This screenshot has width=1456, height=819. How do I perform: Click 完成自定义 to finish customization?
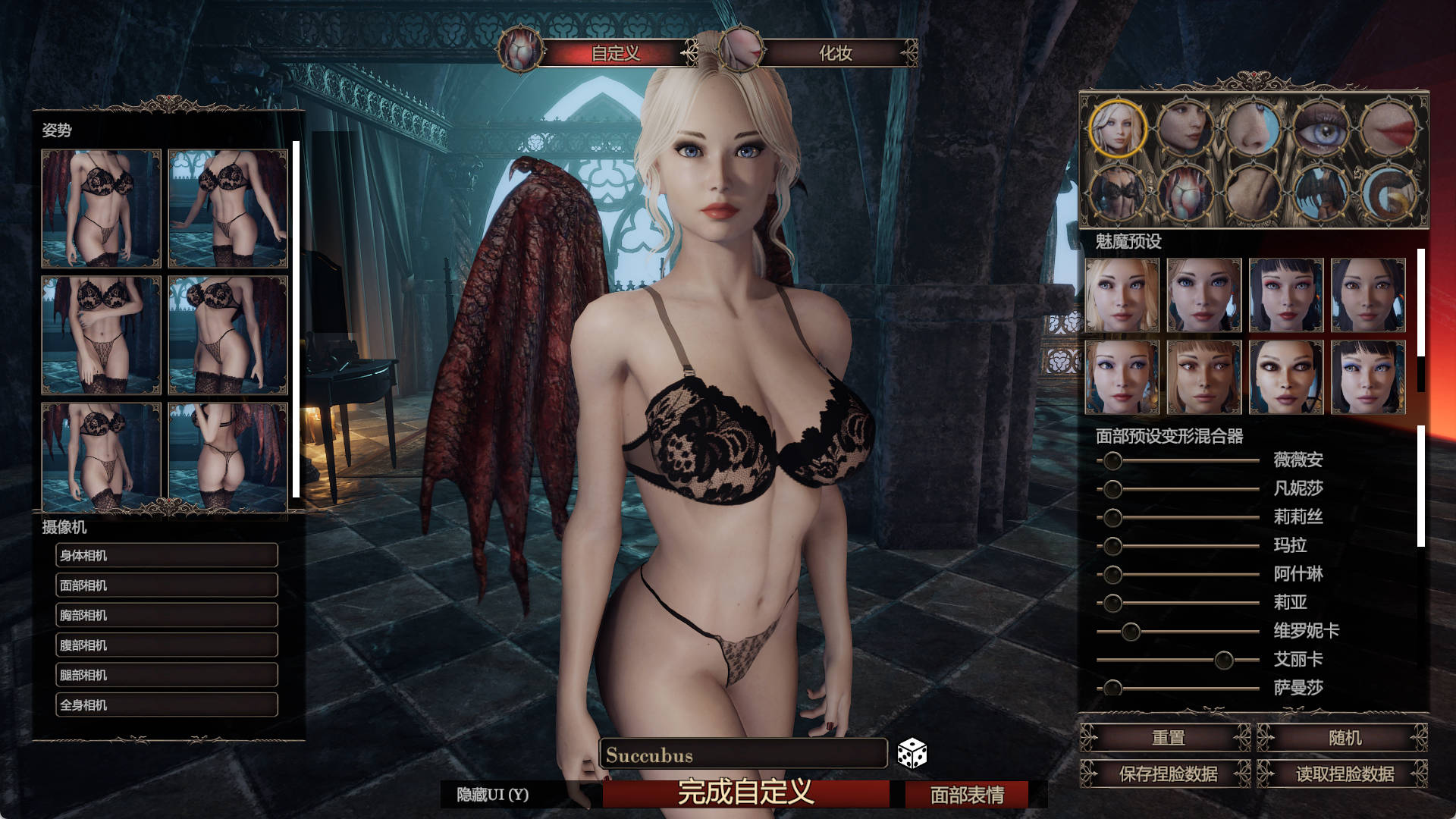[745, 793]
